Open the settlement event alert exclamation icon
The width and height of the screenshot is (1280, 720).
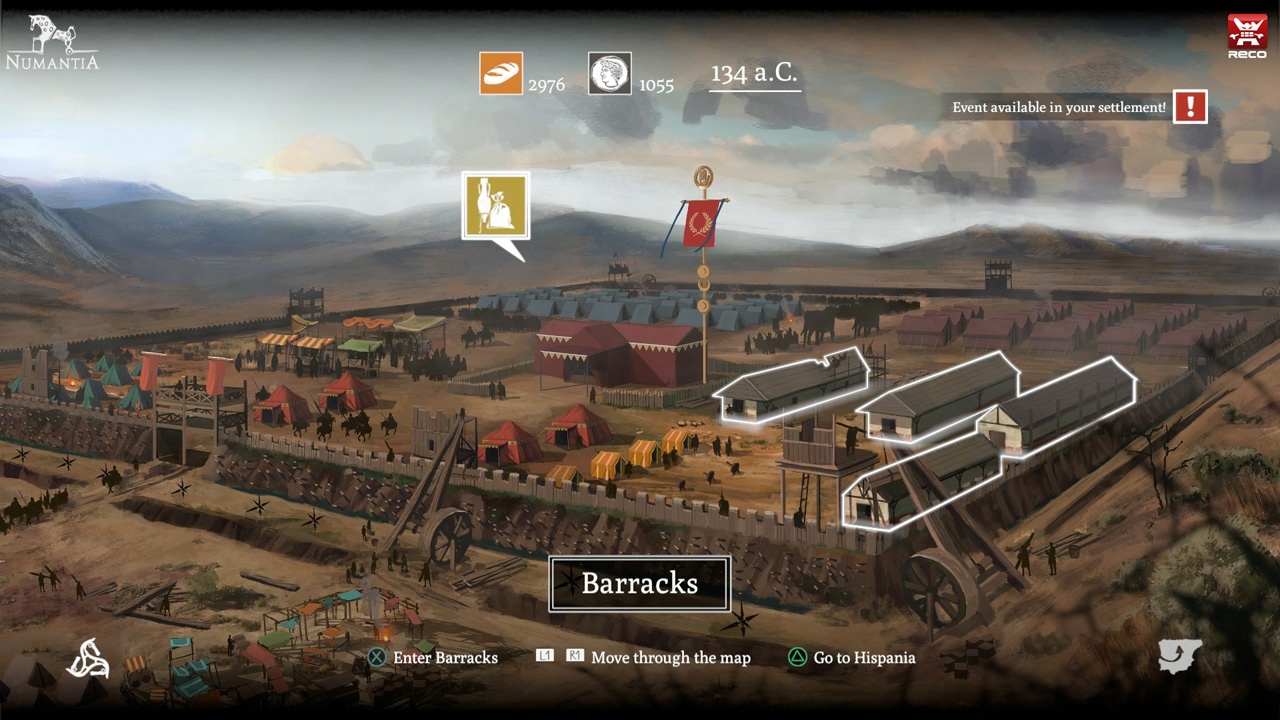click(1190, 107)
